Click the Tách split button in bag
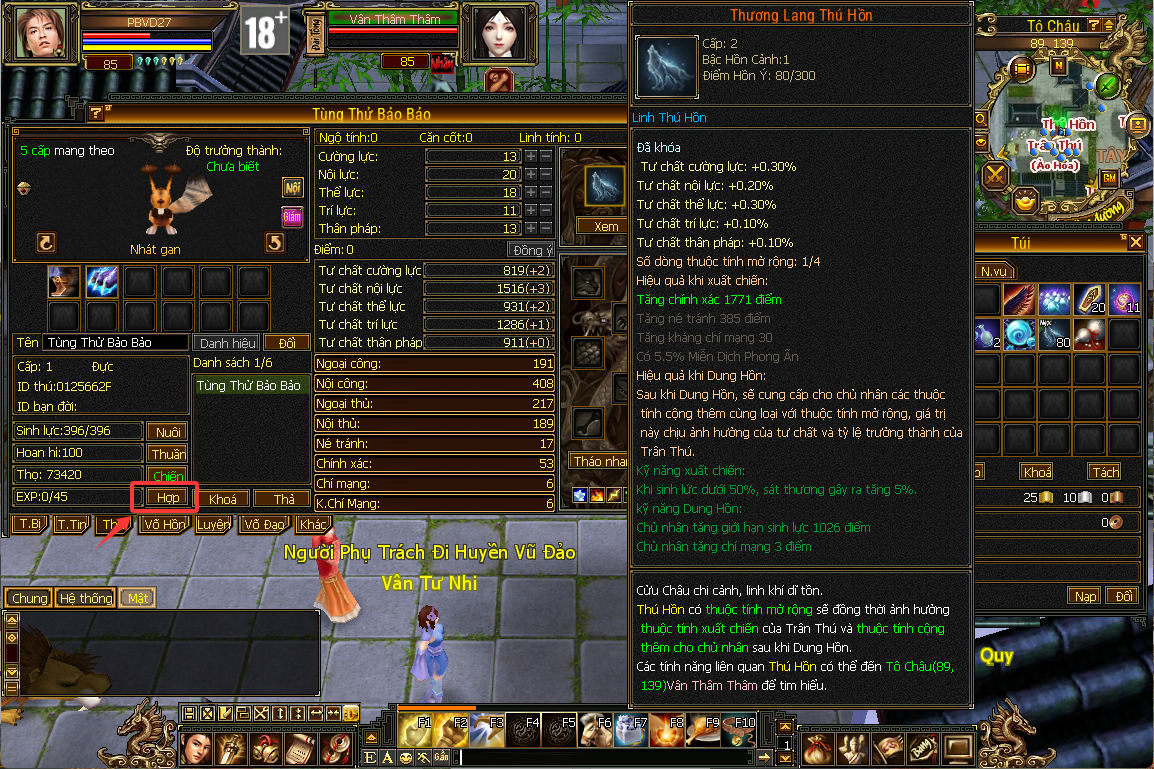The width and height of the screenshot is (1154, 769). [x=1105, y=472]
